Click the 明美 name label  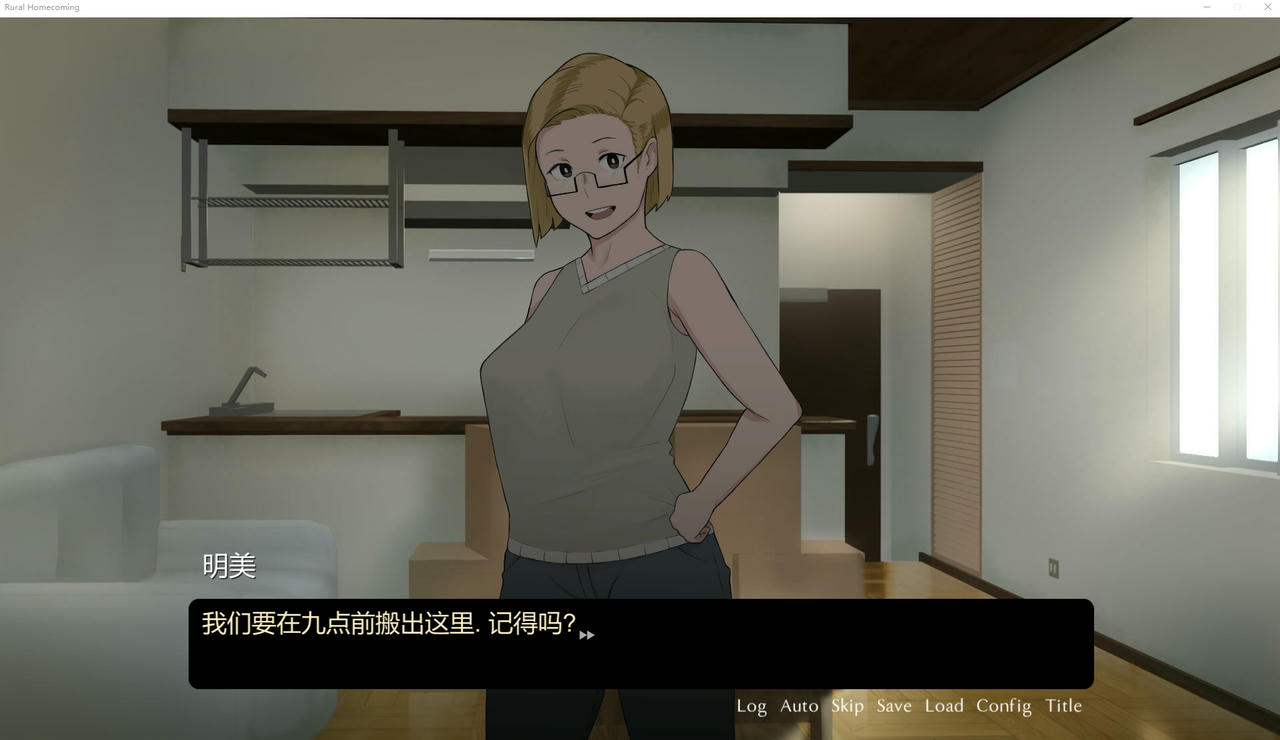(228, 565)
